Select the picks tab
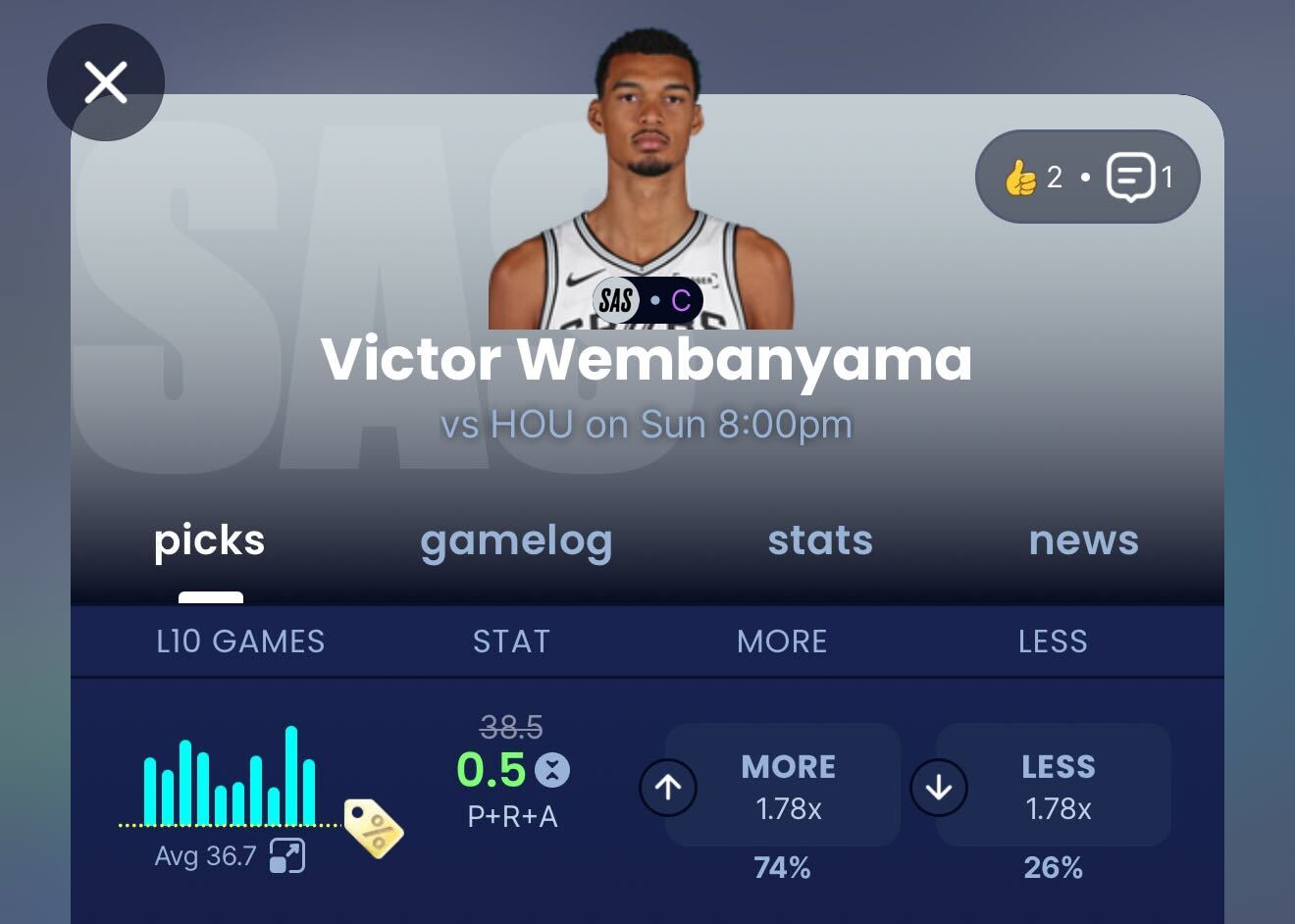 coord(210,540)
